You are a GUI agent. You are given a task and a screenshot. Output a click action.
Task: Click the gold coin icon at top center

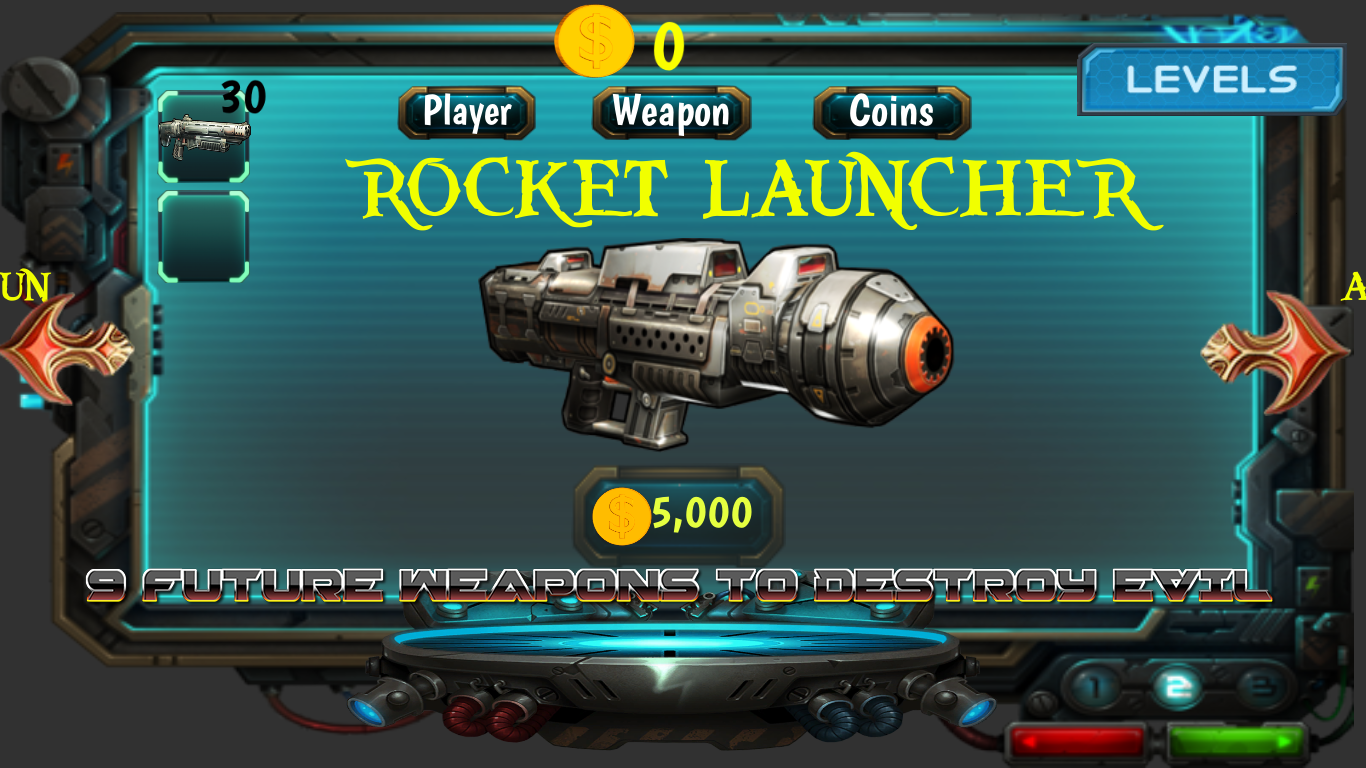pos(595,40)
